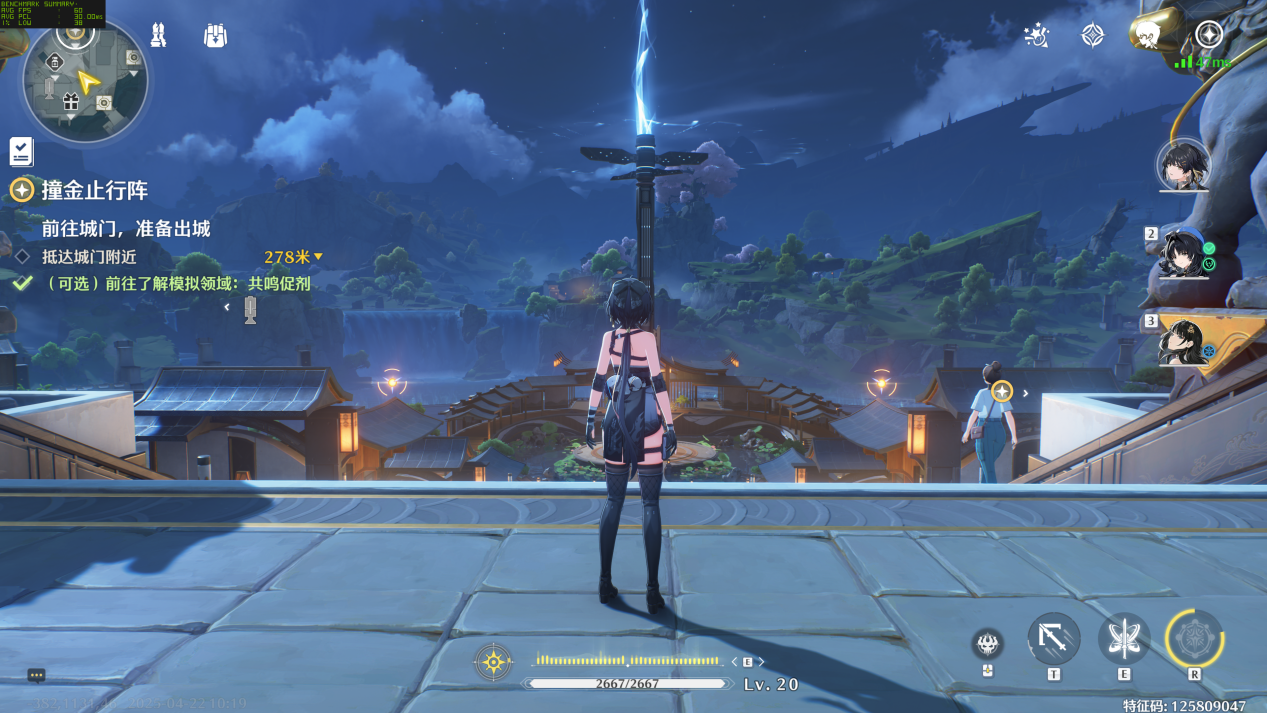The height and width of the screenshot is (713, 1267).
Task: Click the four-point star icon at top right
Action: point(1209,34)
